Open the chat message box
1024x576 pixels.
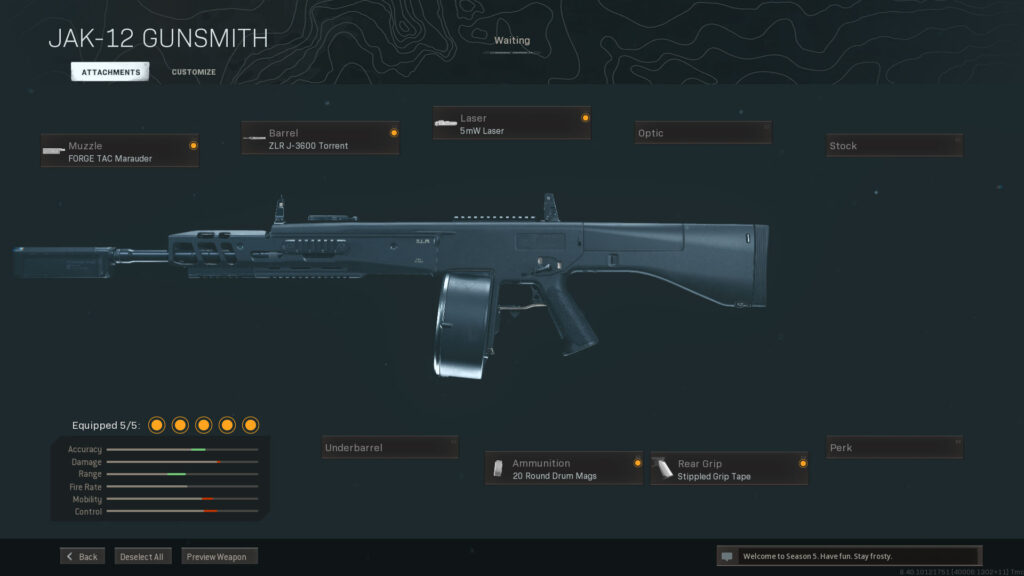[x=848, y=556]
